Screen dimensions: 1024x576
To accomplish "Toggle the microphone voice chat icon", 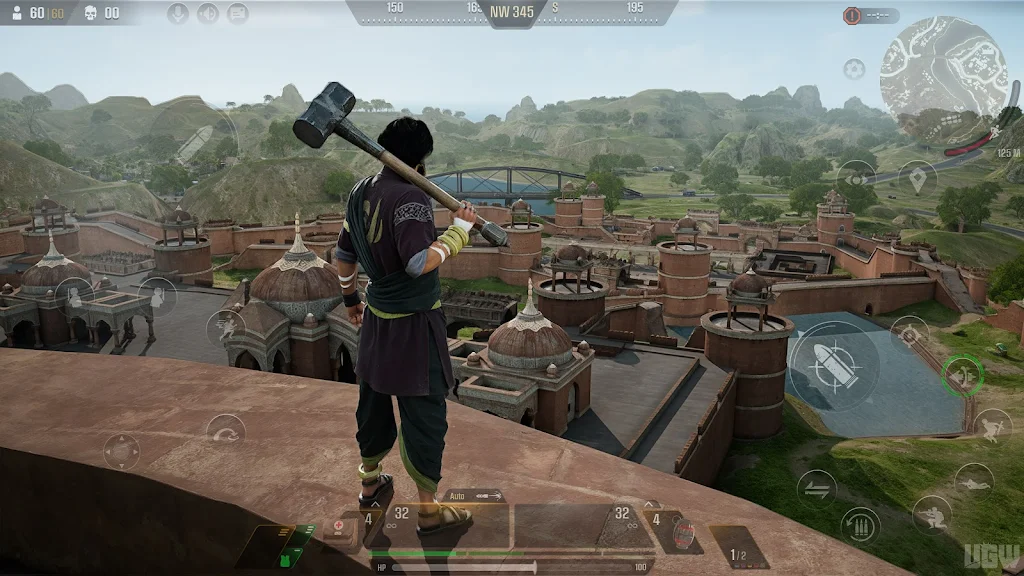I will 178,13.
